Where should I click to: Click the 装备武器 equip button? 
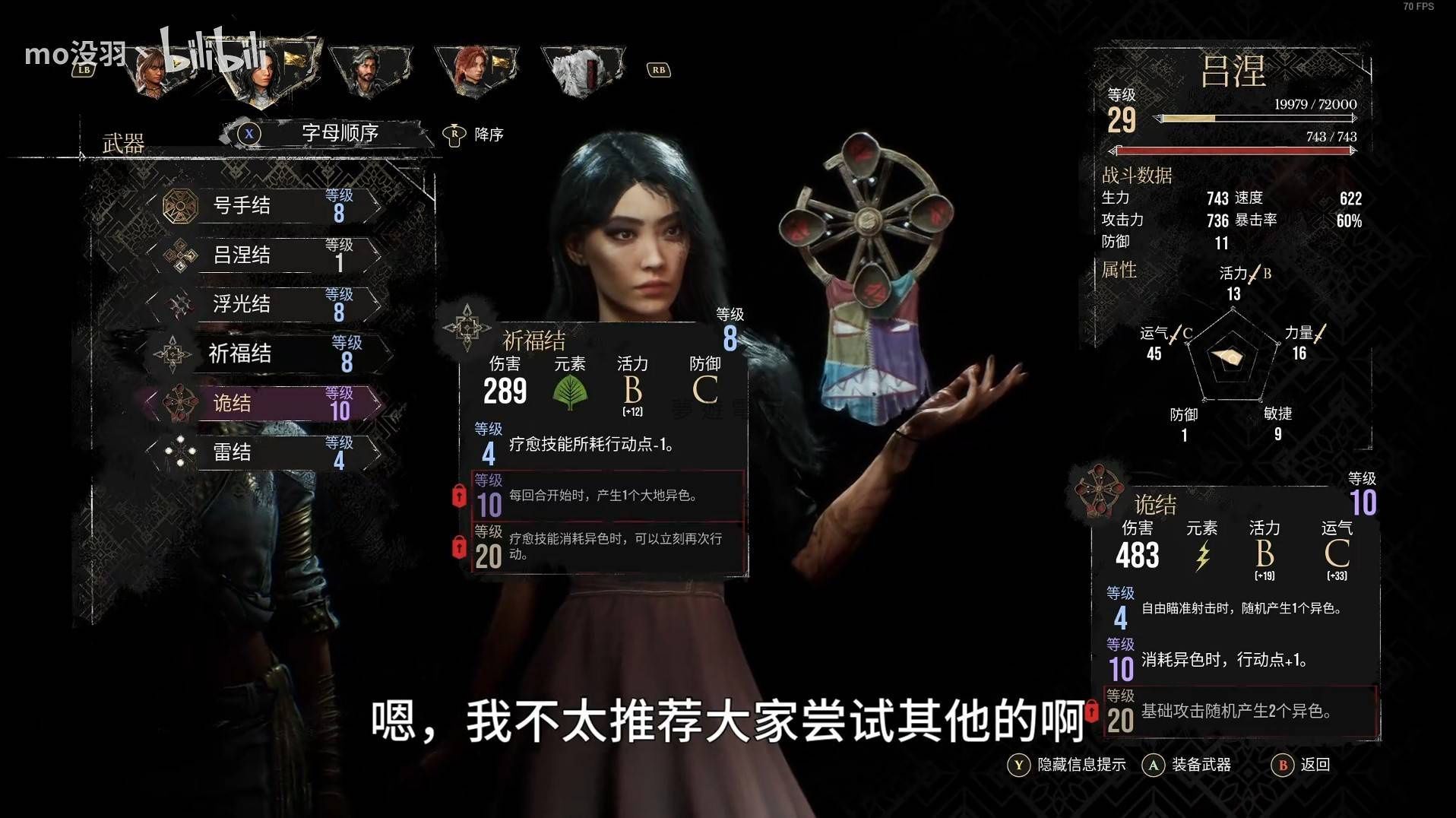click(x=1187, y=765)
